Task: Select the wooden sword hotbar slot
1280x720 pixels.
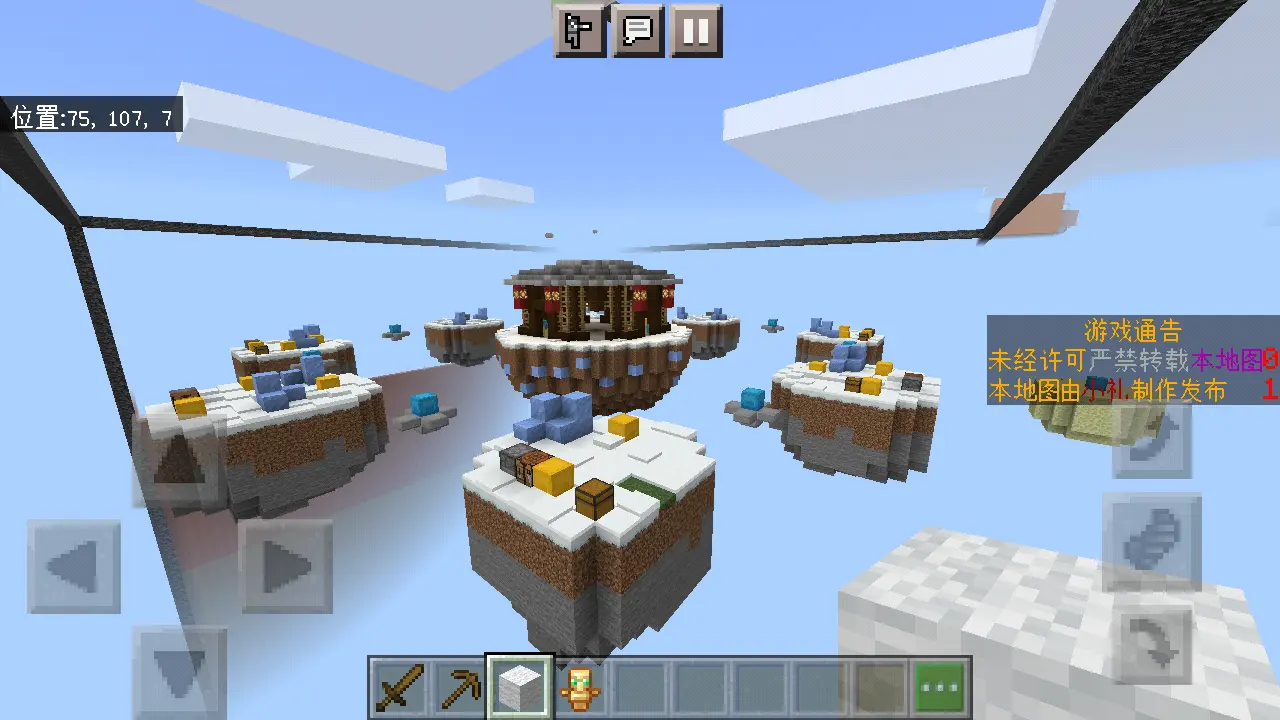Action: (400, 688)
